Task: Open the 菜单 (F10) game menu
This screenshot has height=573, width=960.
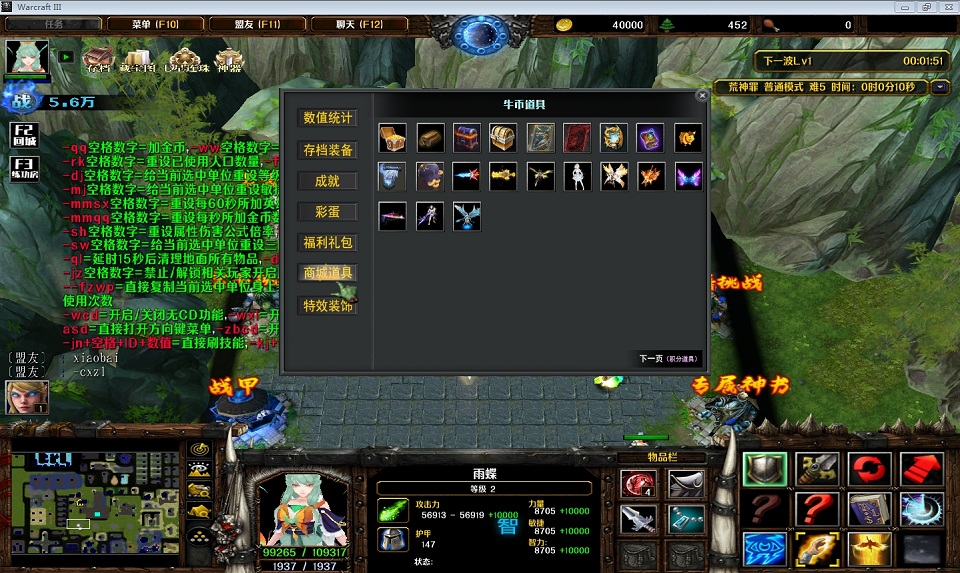Action: 155,24
